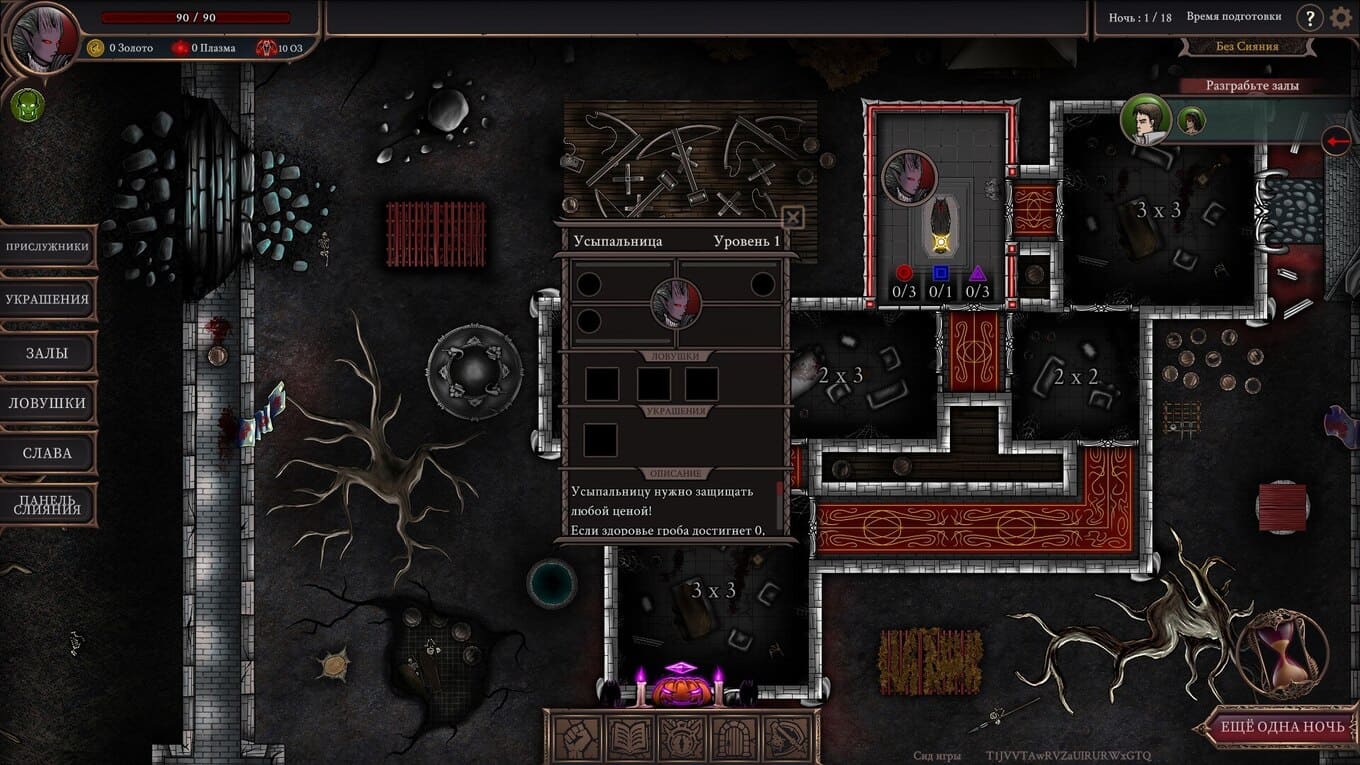Screen dimensions: 1360x765
Task: Click the red arrow collapse button
Action: (1336, 141)
